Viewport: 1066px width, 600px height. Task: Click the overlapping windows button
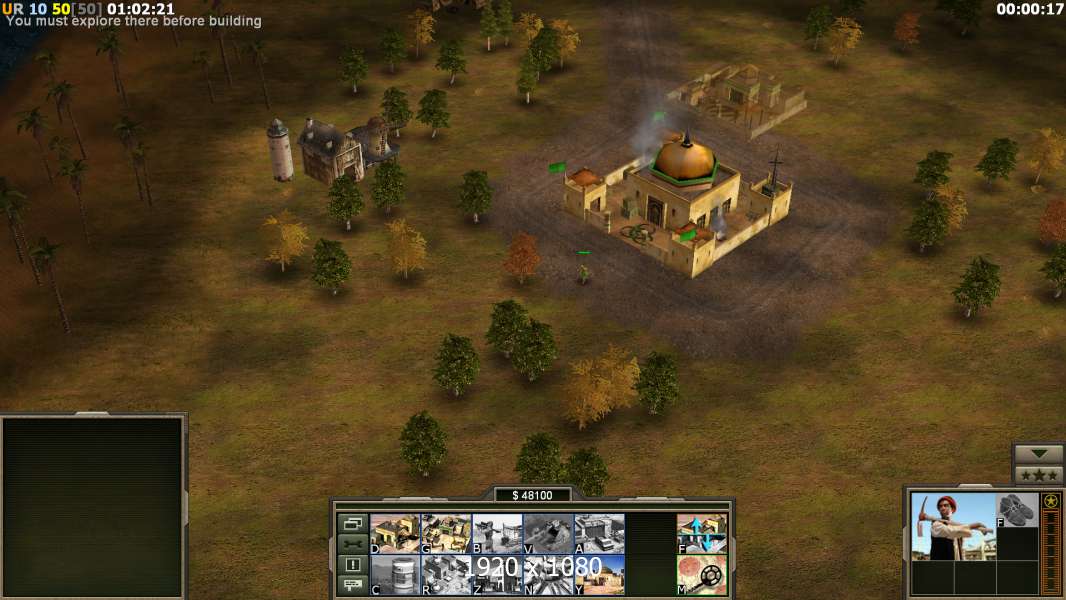click(352, 523)
